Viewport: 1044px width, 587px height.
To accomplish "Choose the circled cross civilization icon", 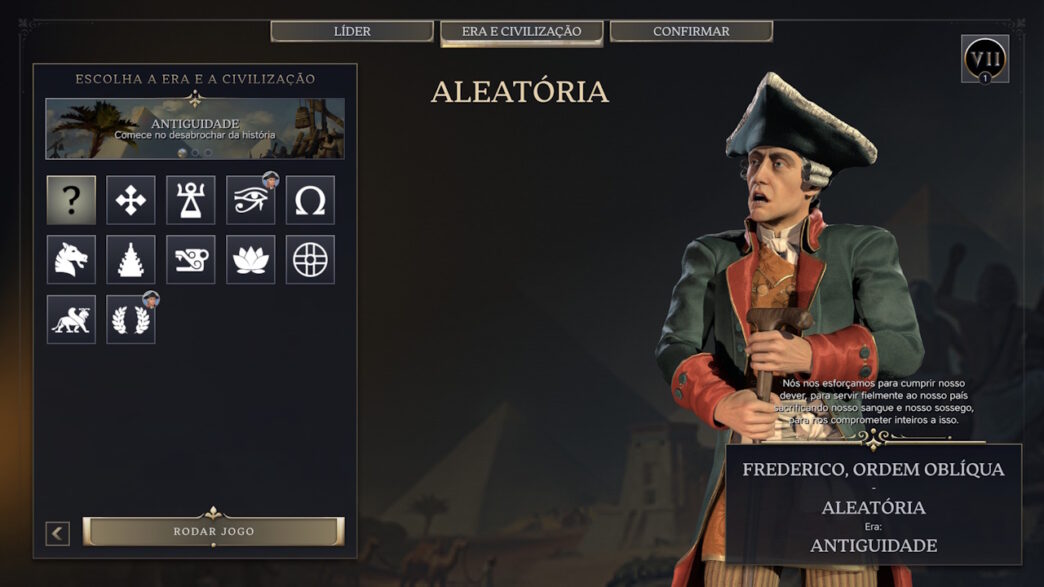I will click(x=310, y=260).
